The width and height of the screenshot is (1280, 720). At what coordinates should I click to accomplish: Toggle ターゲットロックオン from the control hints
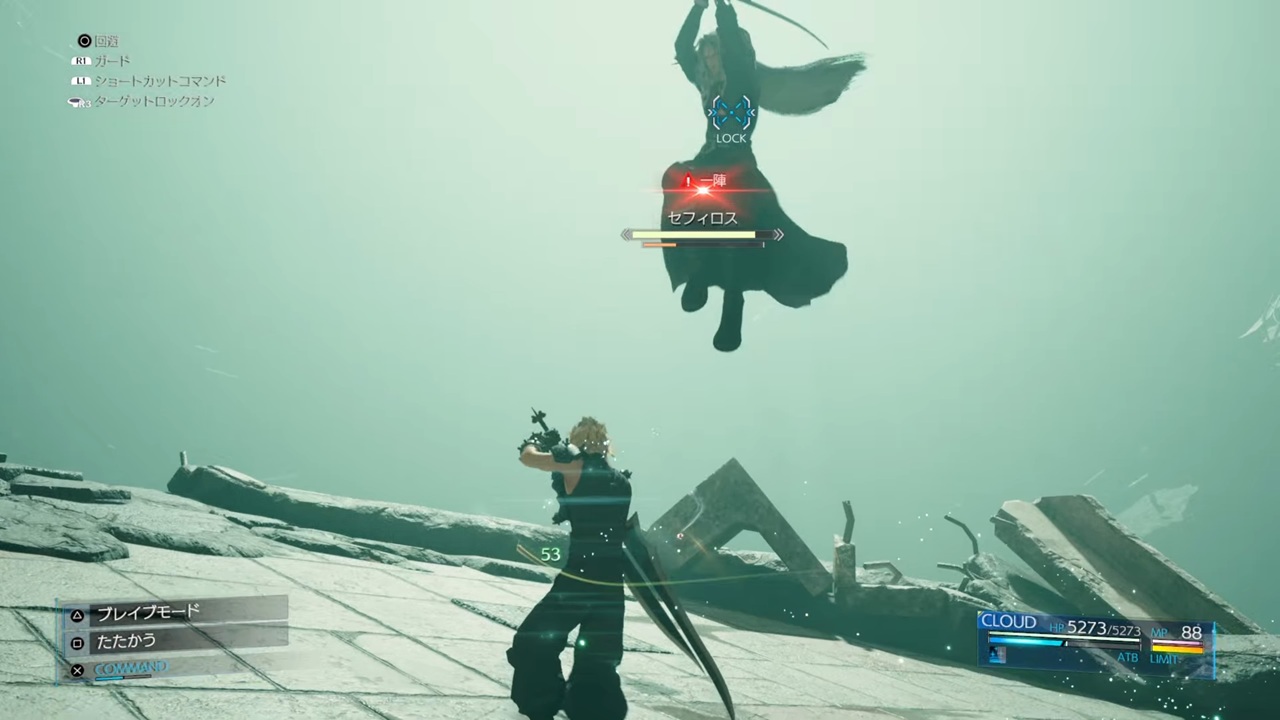[x=155, y=101]
